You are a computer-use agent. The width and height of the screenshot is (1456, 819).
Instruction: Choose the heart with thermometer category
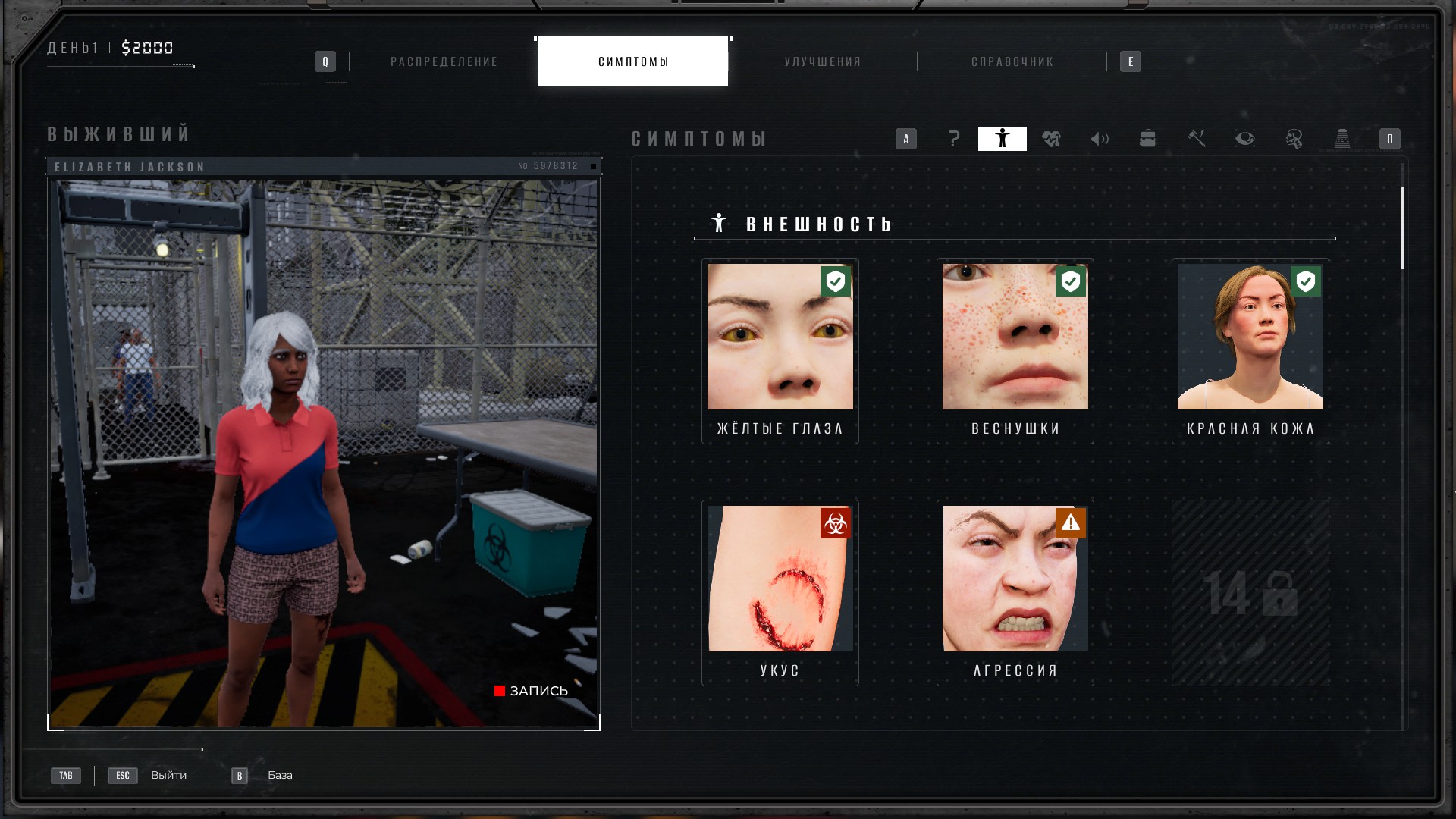click(1051, 139)
